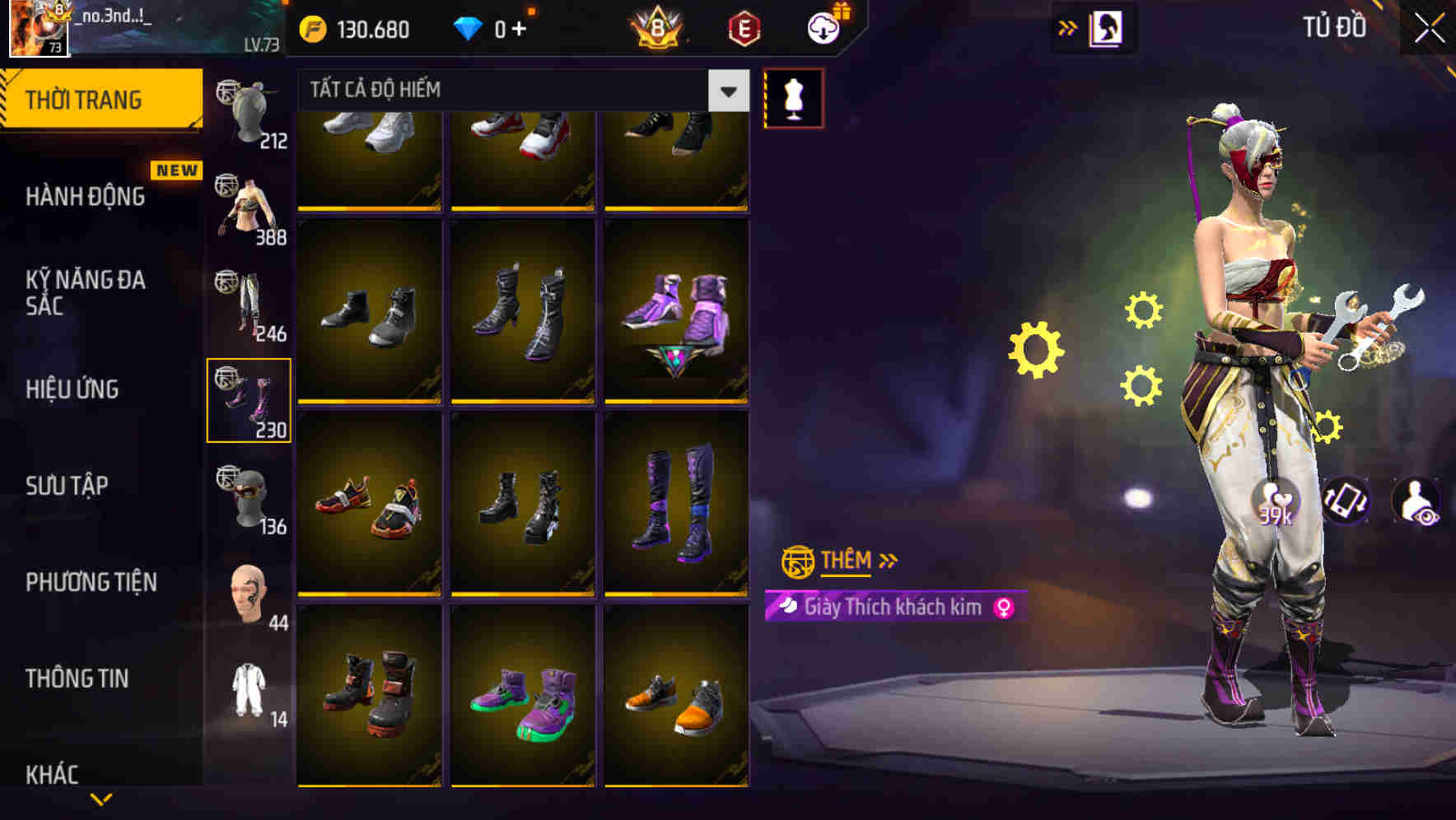This screenshot has height=820, width=1456.
Task: Click the mannequin icon beside the rarity filter
Action: [x=793, y=96]
